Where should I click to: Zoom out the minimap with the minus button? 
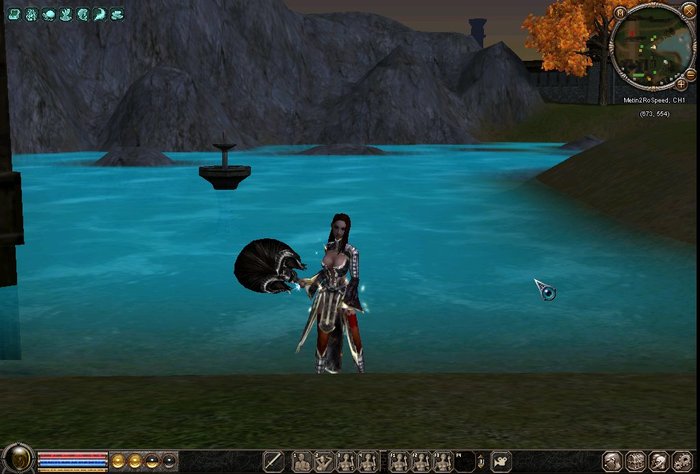click(689, 74)
